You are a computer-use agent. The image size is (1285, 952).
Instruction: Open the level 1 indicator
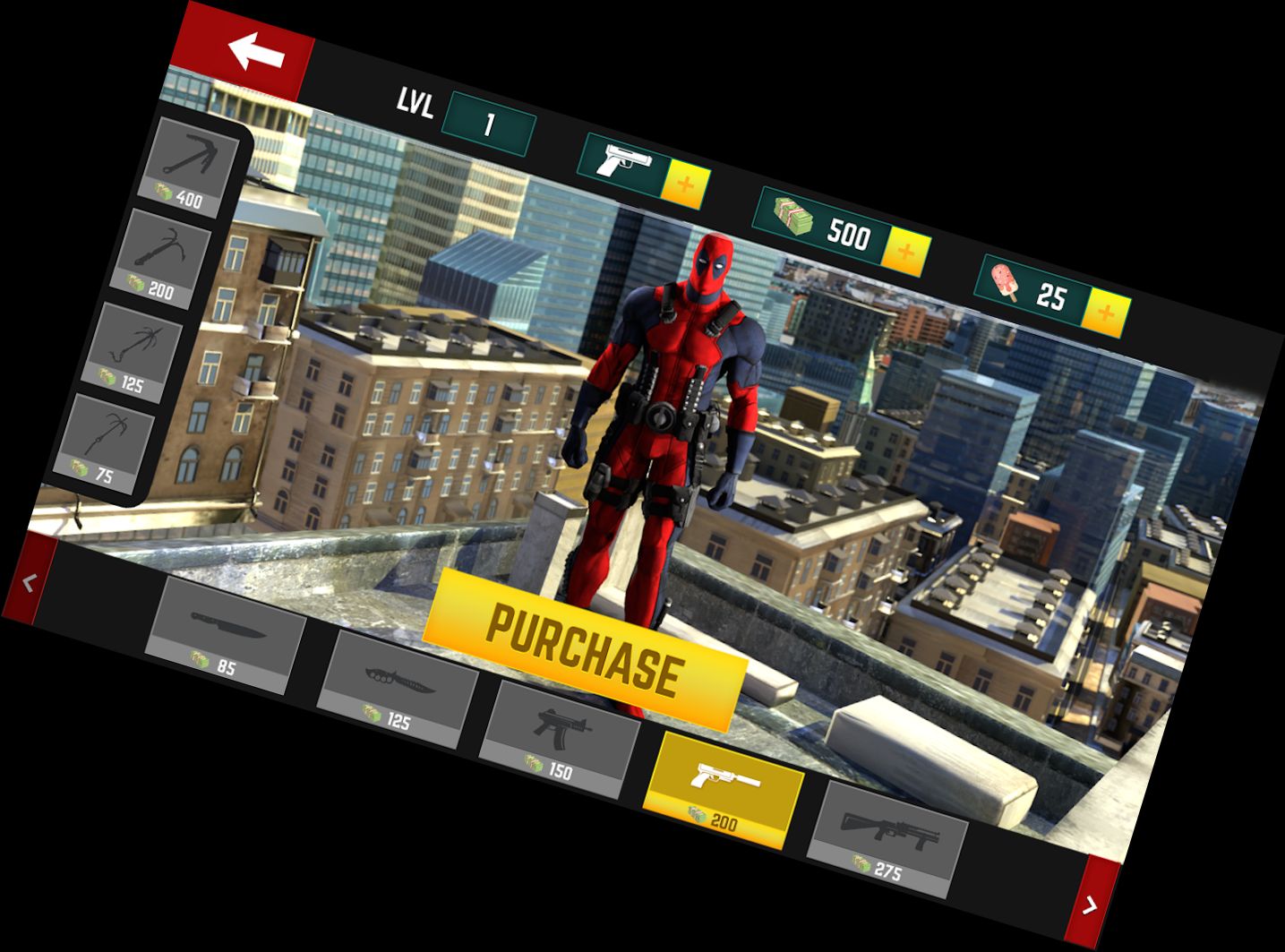[490, 124]
